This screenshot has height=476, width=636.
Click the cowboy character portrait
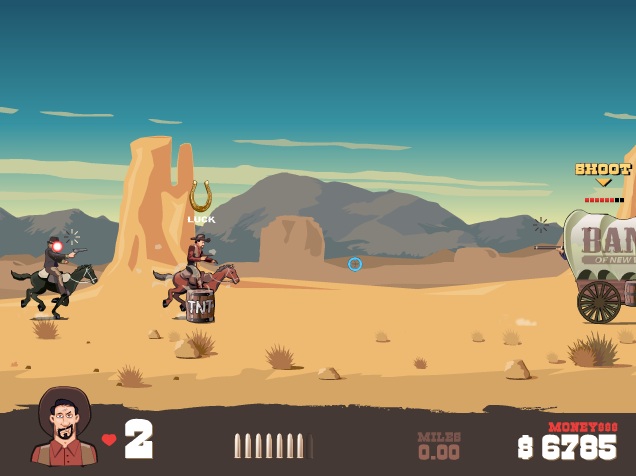tap(64, 428)
